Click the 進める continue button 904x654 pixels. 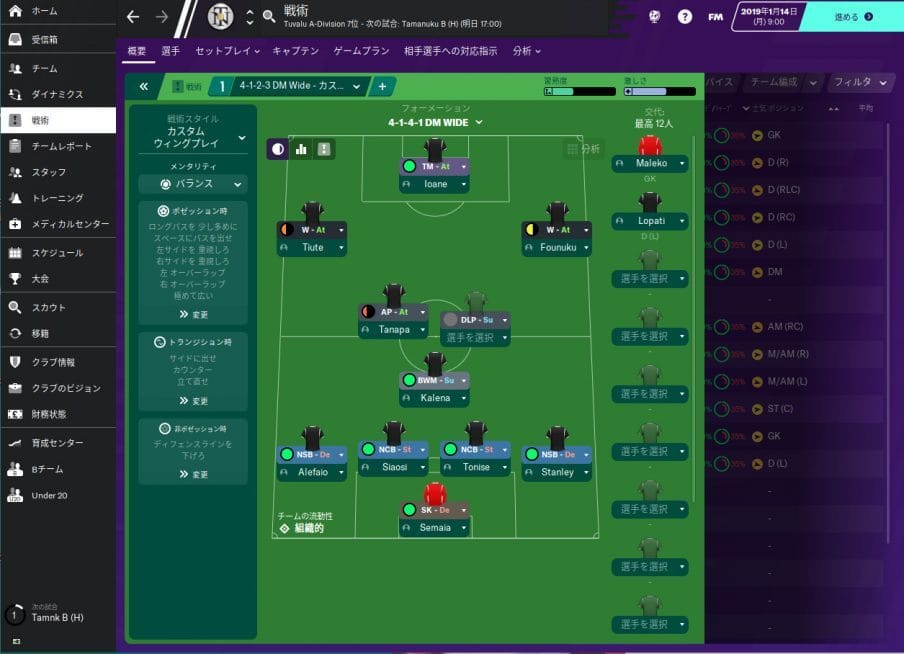pos(853,16)
